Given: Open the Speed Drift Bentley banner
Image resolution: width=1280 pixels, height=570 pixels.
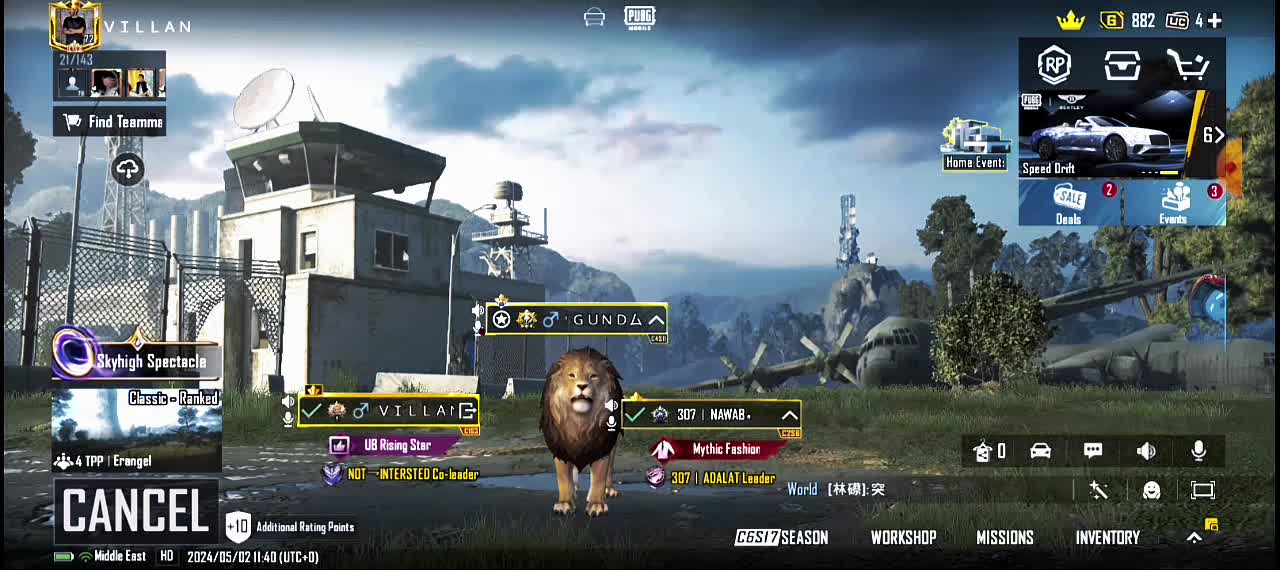Looking at the screenshot, I should [1110, 134].
